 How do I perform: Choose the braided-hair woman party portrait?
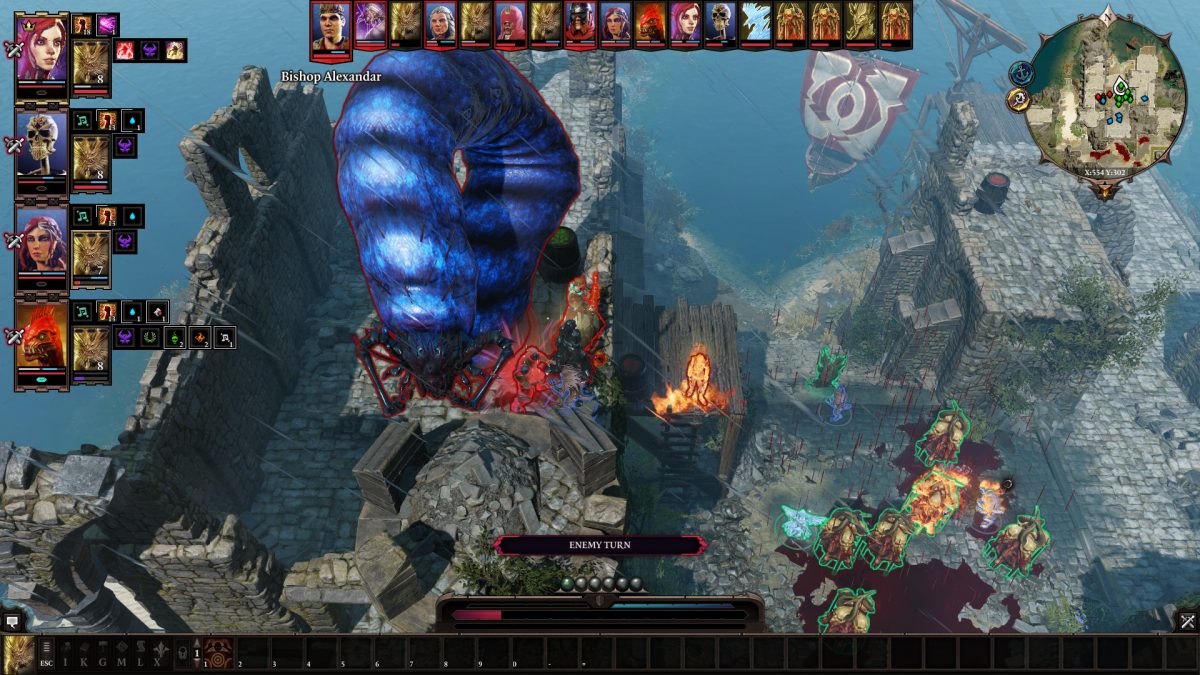(42, 240)
